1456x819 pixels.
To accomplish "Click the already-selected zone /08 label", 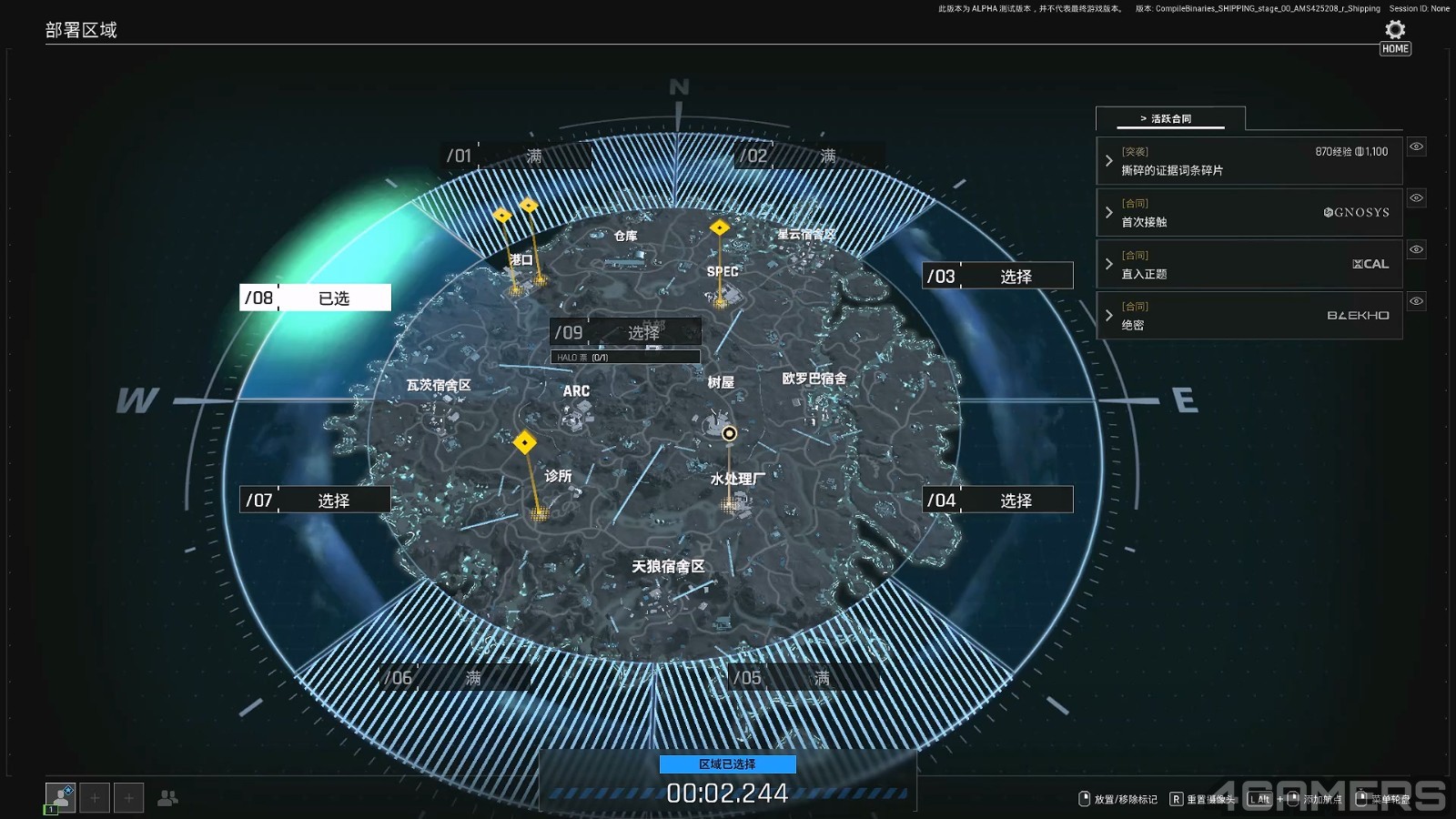I will click(x=315, y=298).
